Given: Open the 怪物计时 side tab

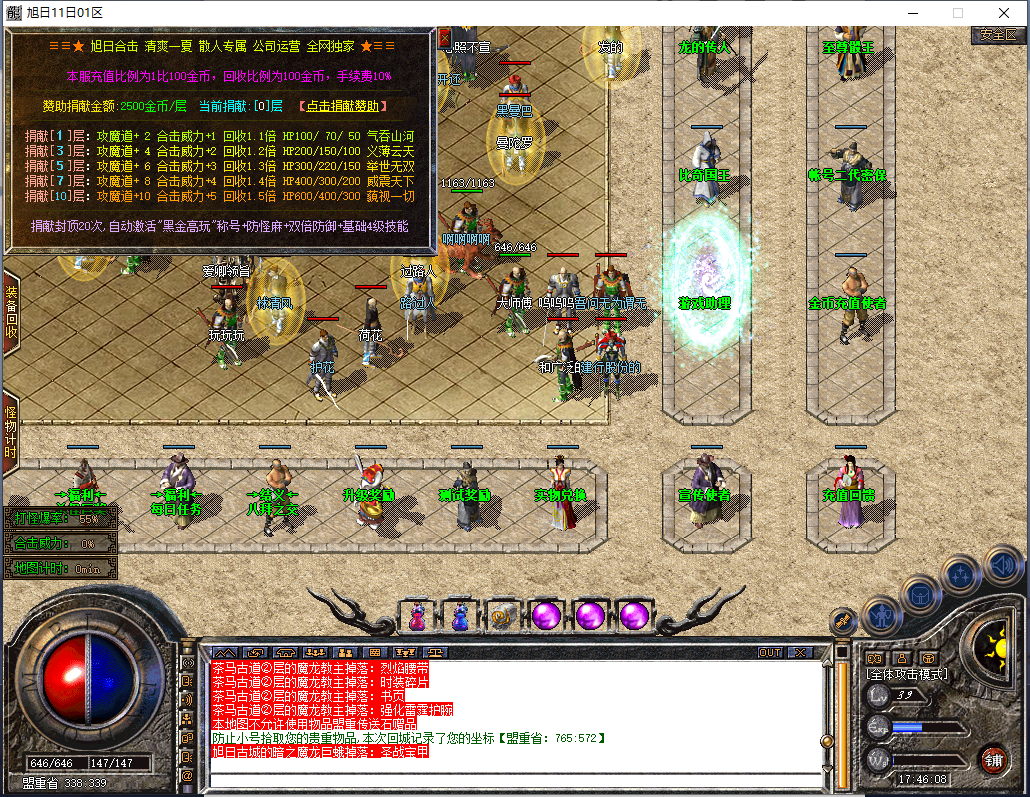Looking at the screenshot, I should tap(11, 432).
